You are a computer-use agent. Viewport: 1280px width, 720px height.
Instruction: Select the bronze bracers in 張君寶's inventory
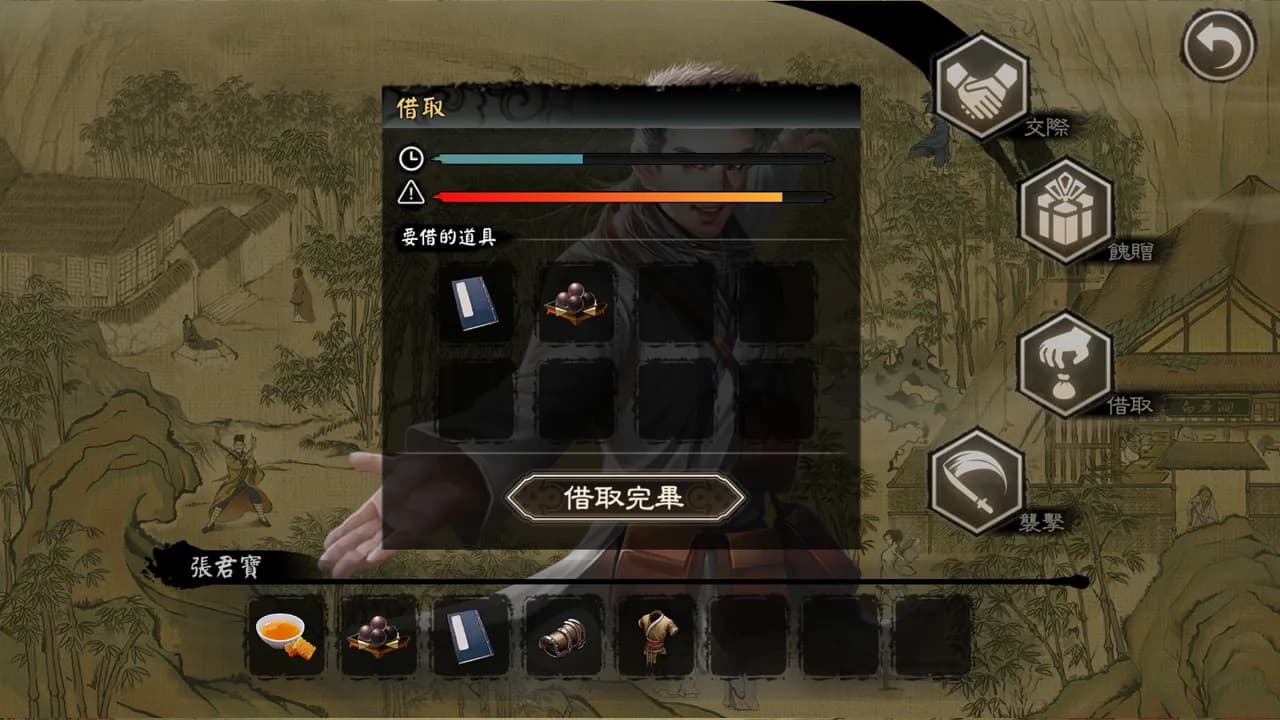click(562, 636)
